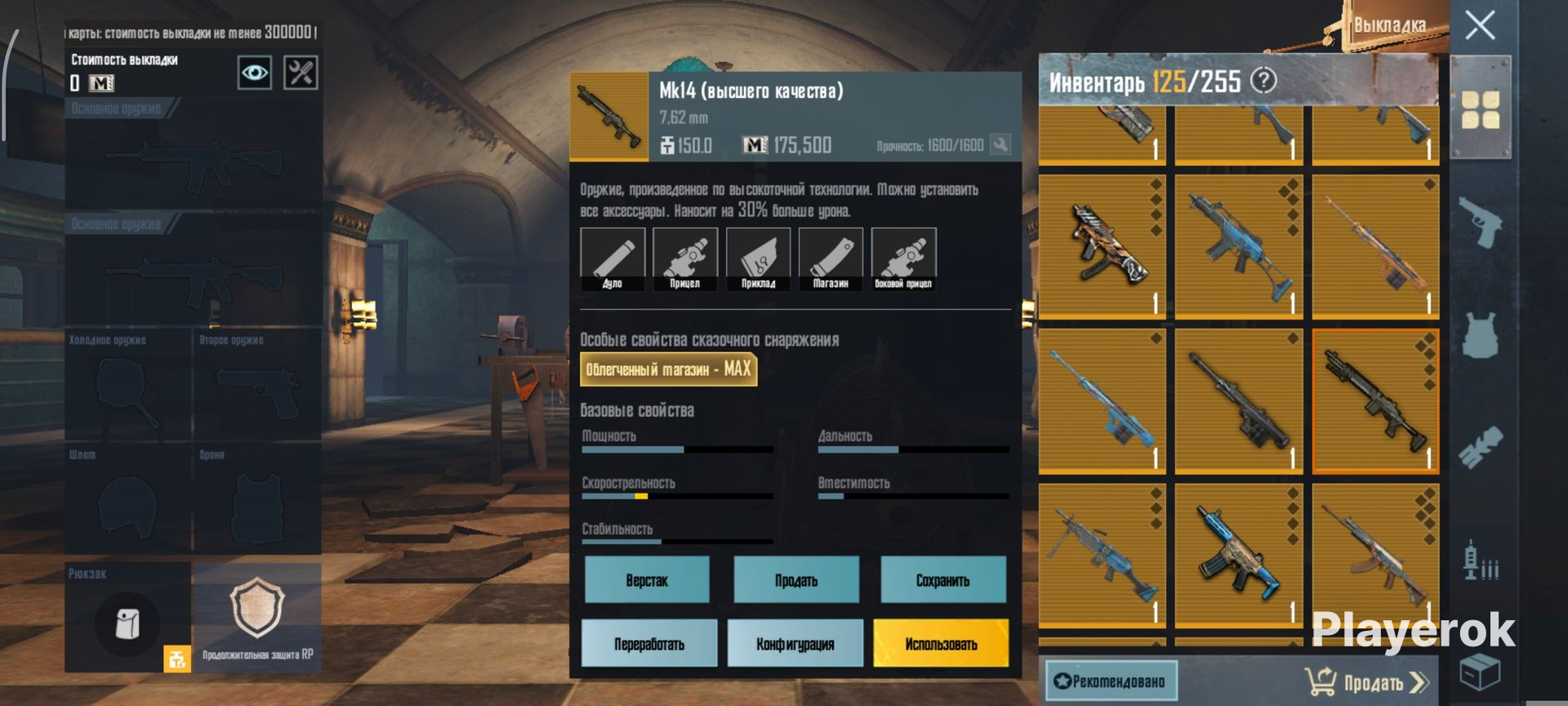Click the Продать button in item panel
The image size is (1568, 706).
pyautogui.click(x=796, y=580)
